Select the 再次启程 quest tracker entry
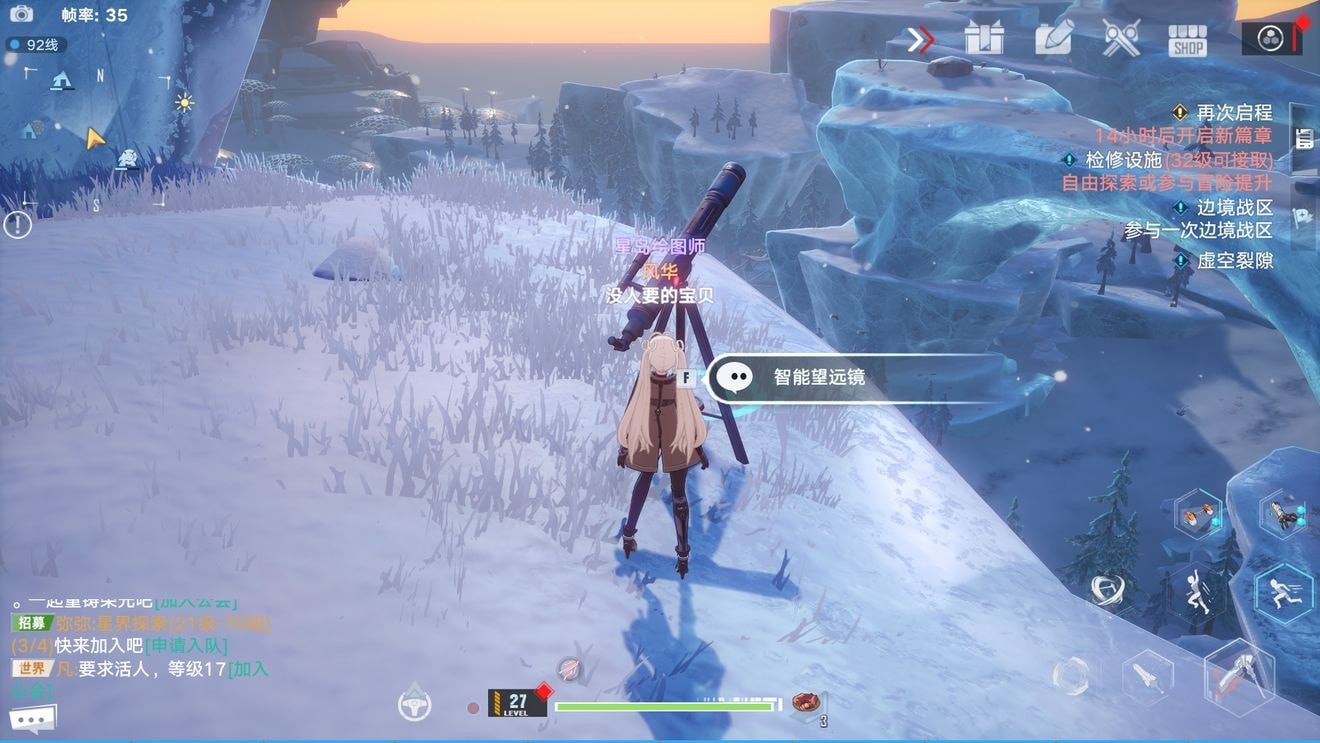The height and width of the screenshot is (743, 1320). (x=1233, y=112)
